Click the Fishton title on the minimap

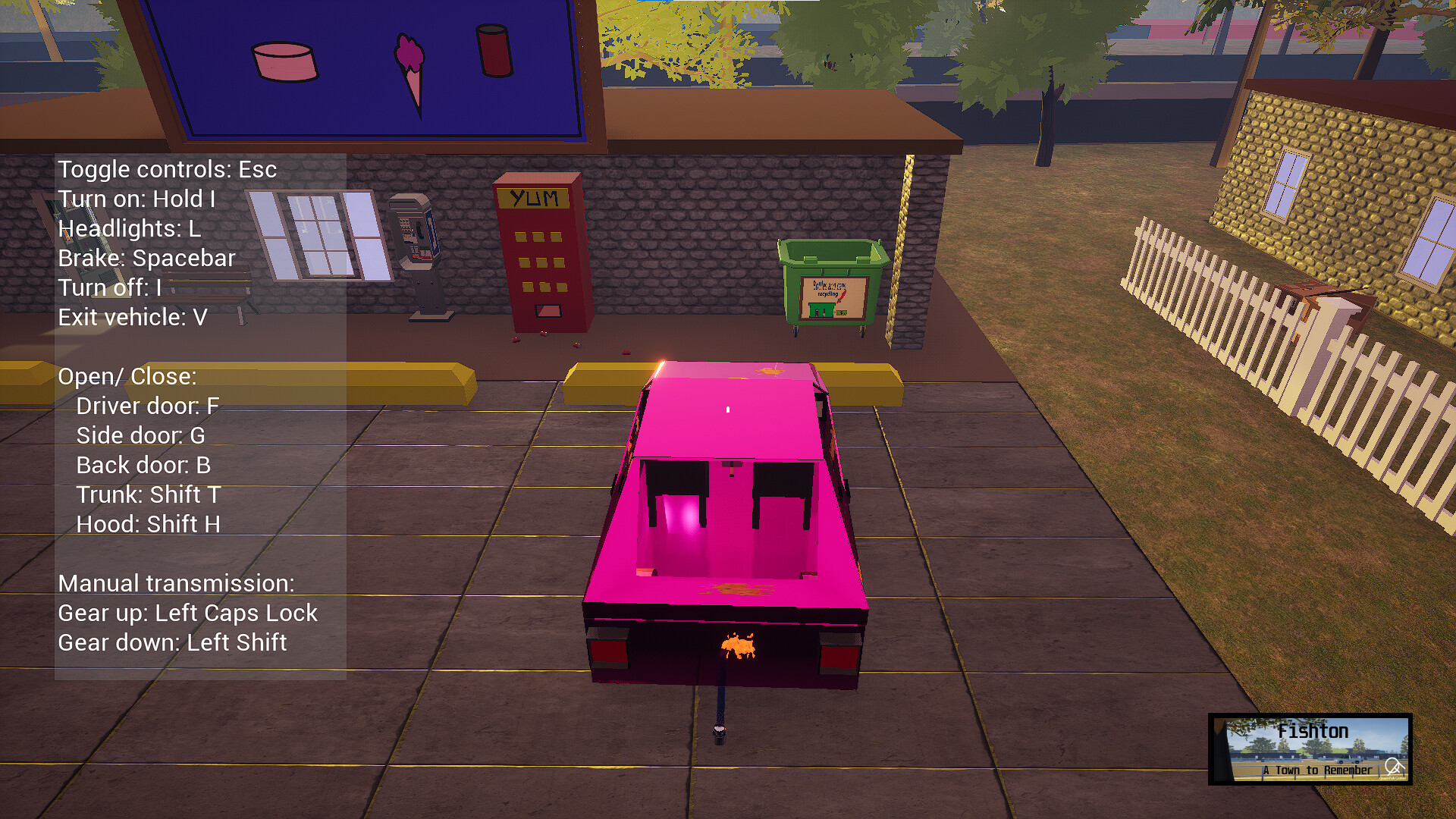click(1313, 730)
